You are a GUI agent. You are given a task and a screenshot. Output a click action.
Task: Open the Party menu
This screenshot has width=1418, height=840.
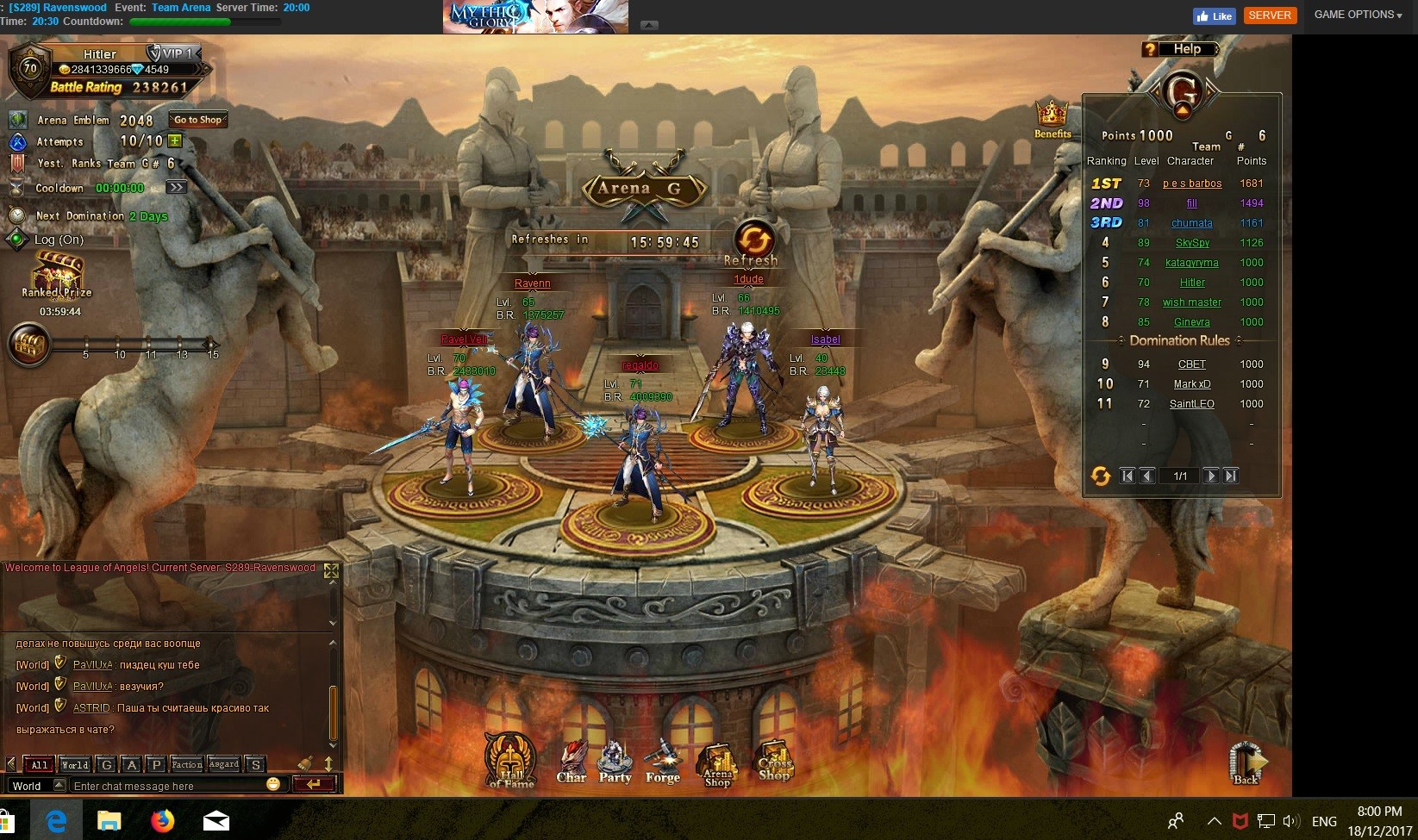click(615, 762)
